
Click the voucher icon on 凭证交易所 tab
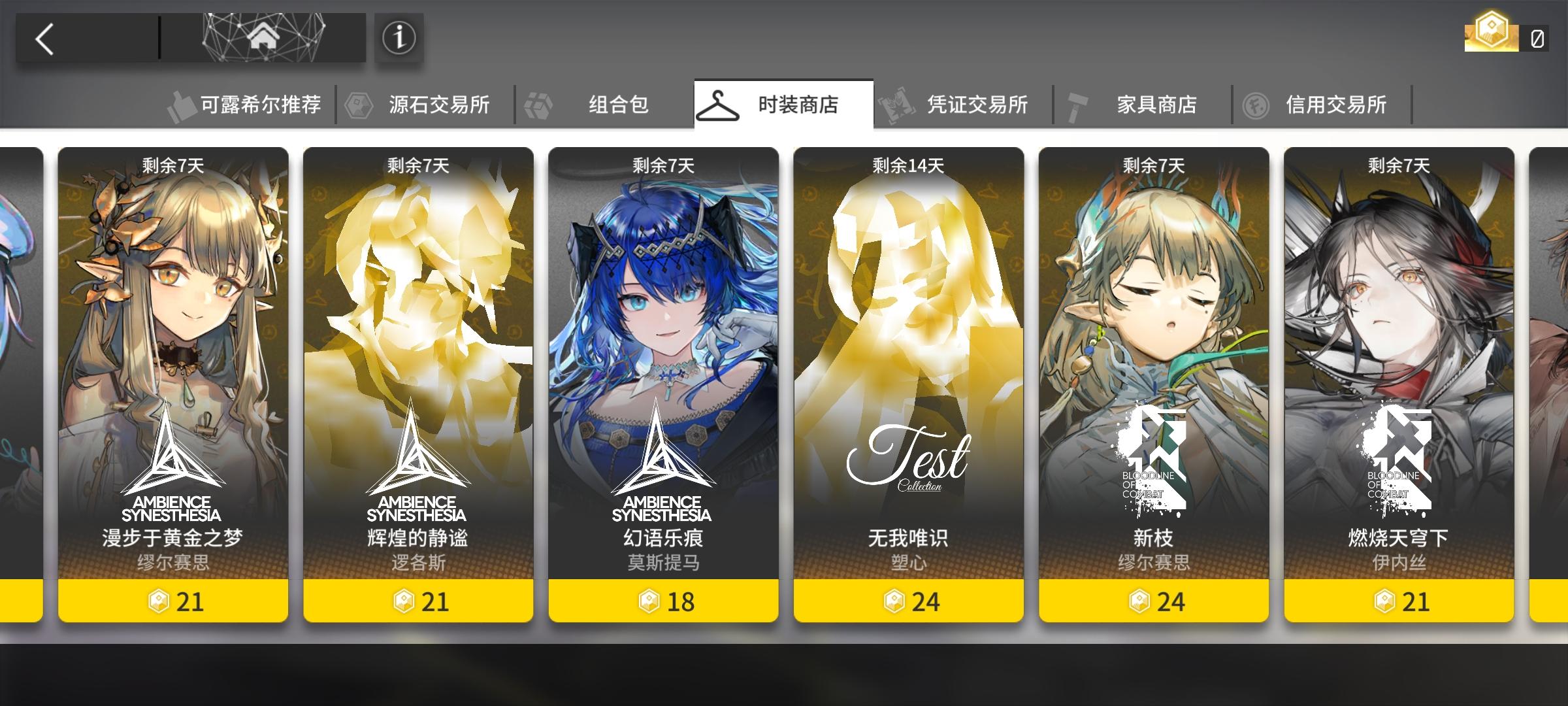tap(896, 103)
